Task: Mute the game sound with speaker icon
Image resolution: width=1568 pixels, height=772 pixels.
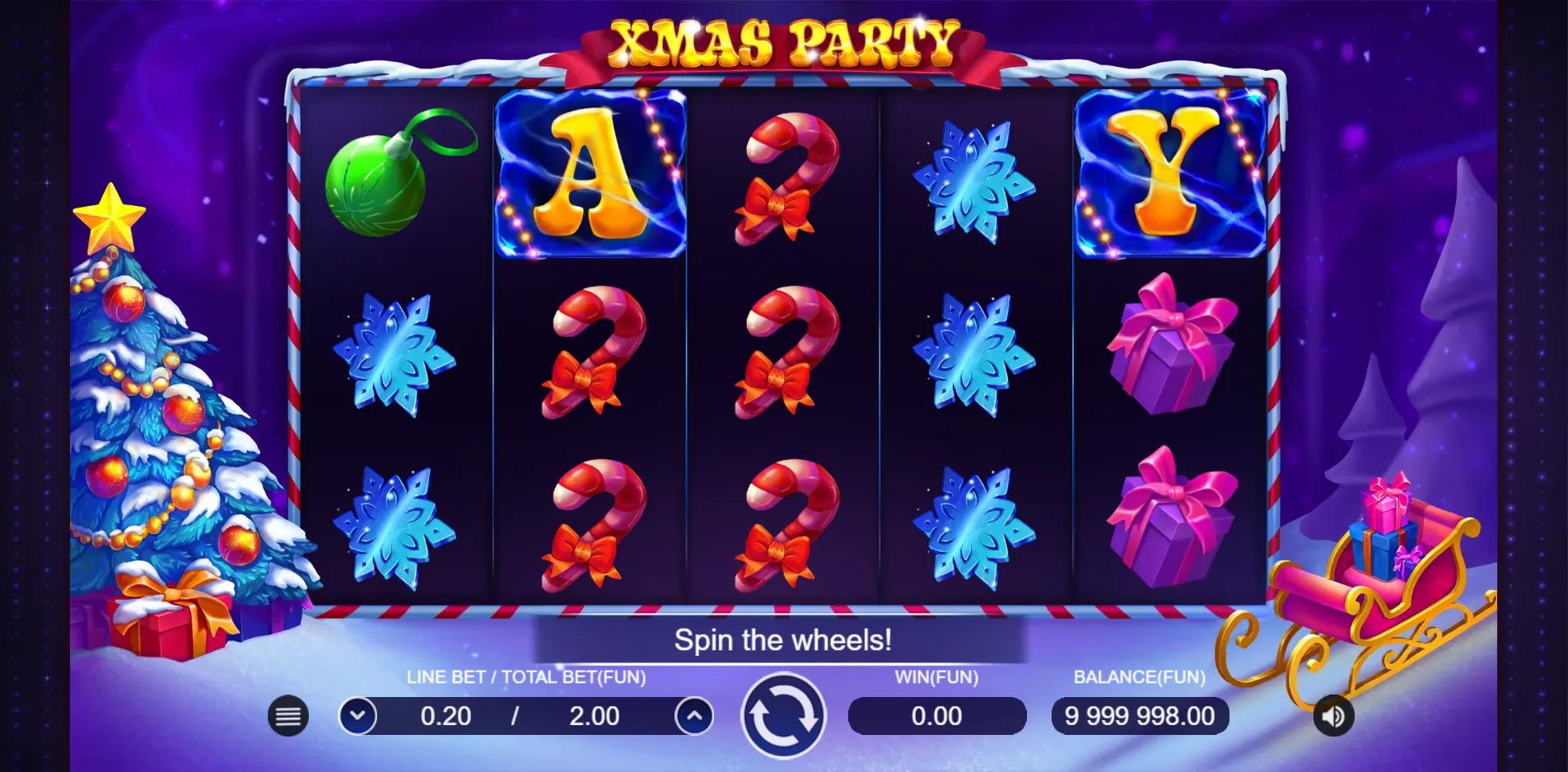Action: [1332, 716]
